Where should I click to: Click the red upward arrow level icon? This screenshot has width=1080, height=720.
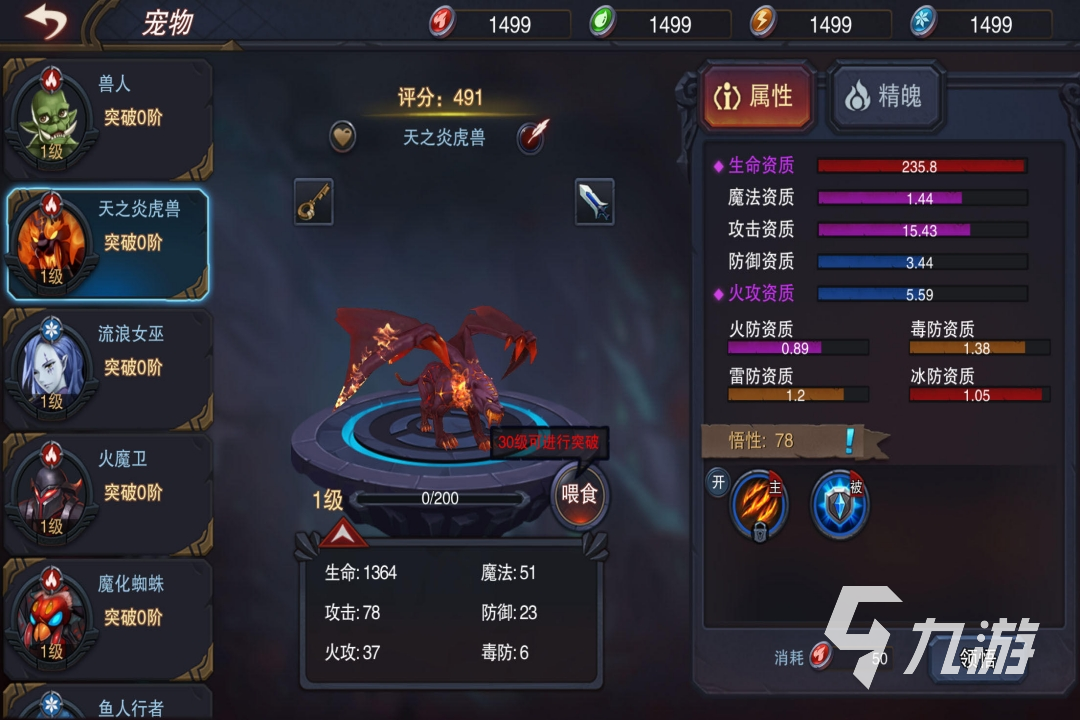pos(344,534)
